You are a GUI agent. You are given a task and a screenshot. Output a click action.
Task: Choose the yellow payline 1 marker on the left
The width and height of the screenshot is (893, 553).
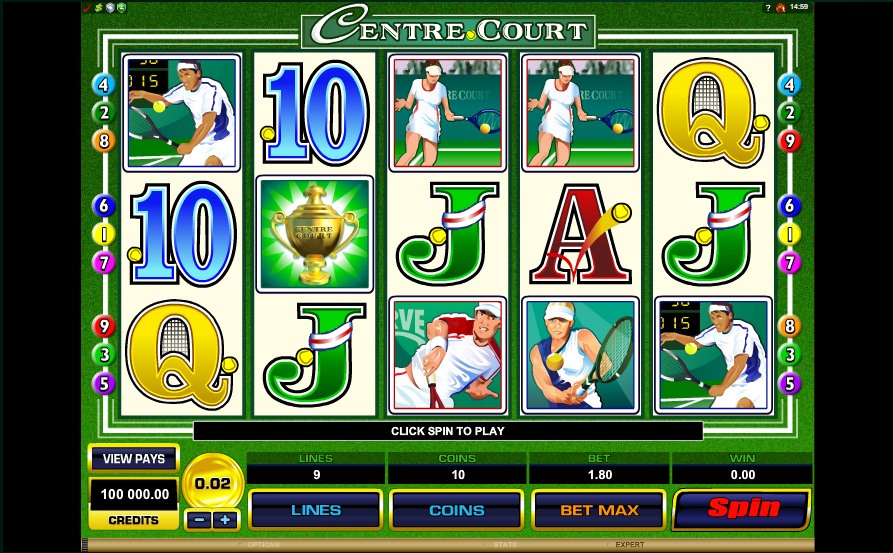coord(104,234)
